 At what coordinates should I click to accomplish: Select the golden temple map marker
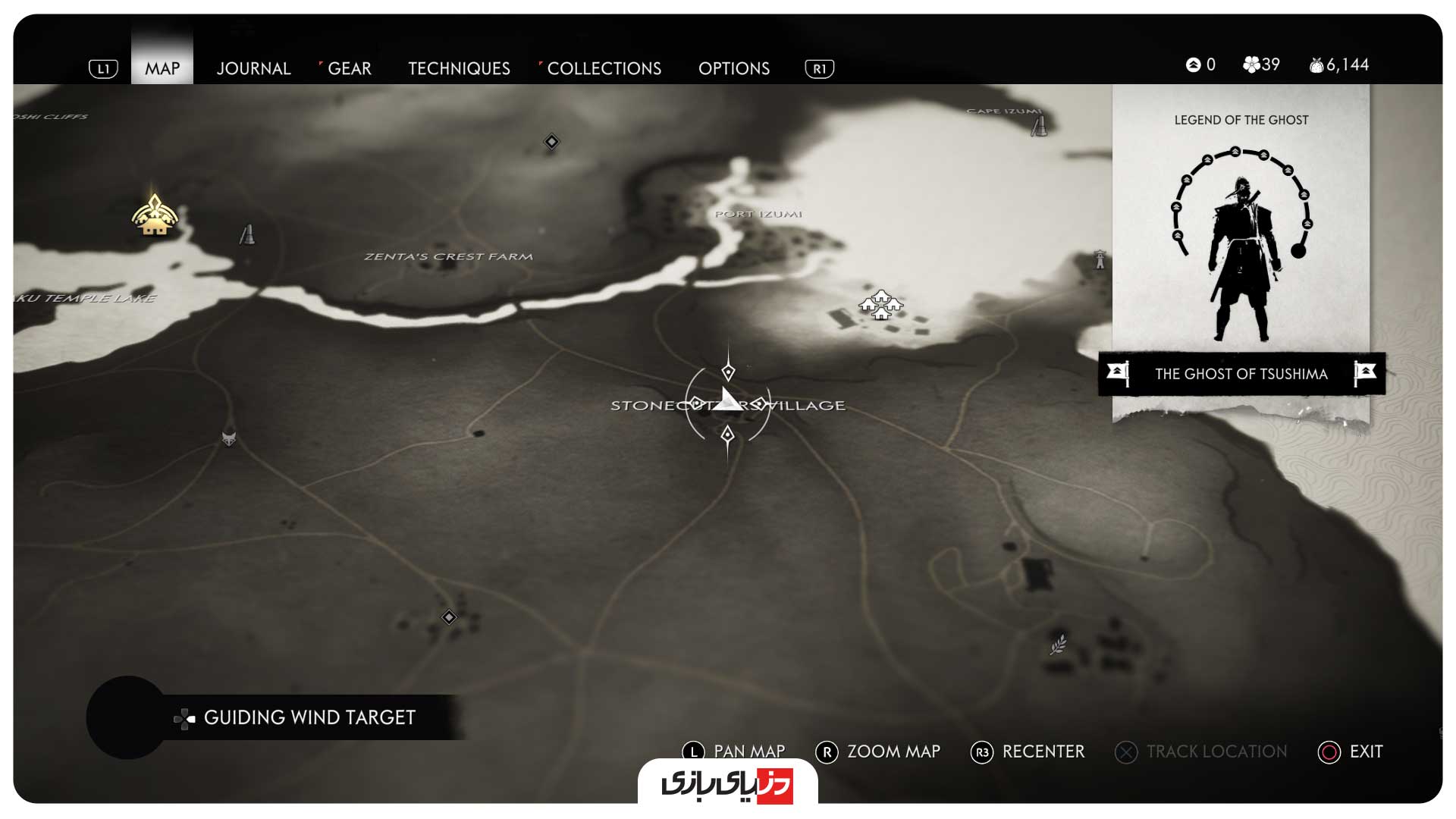point(155,216)
